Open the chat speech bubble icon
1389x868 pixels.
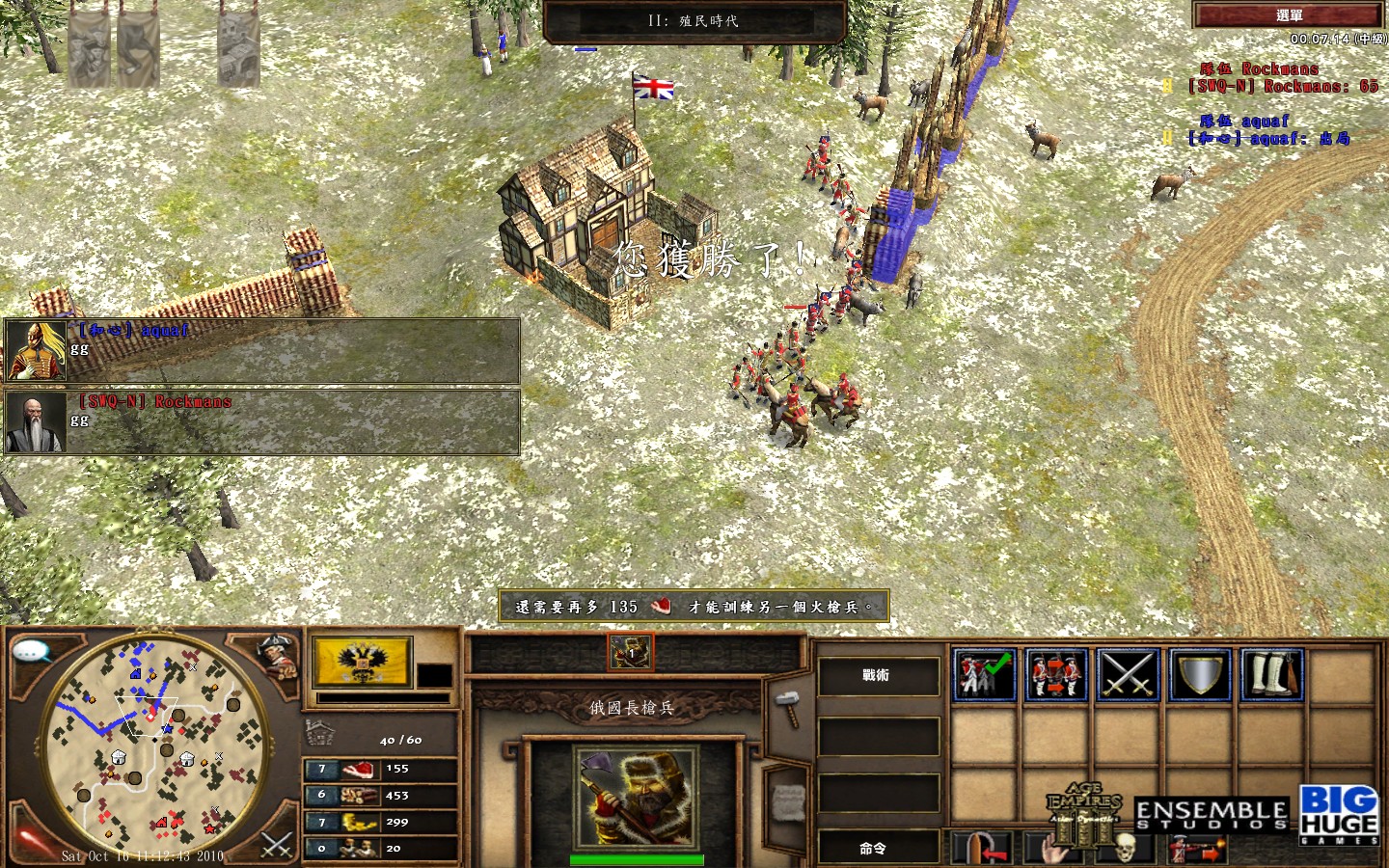(x=32, y=652)
